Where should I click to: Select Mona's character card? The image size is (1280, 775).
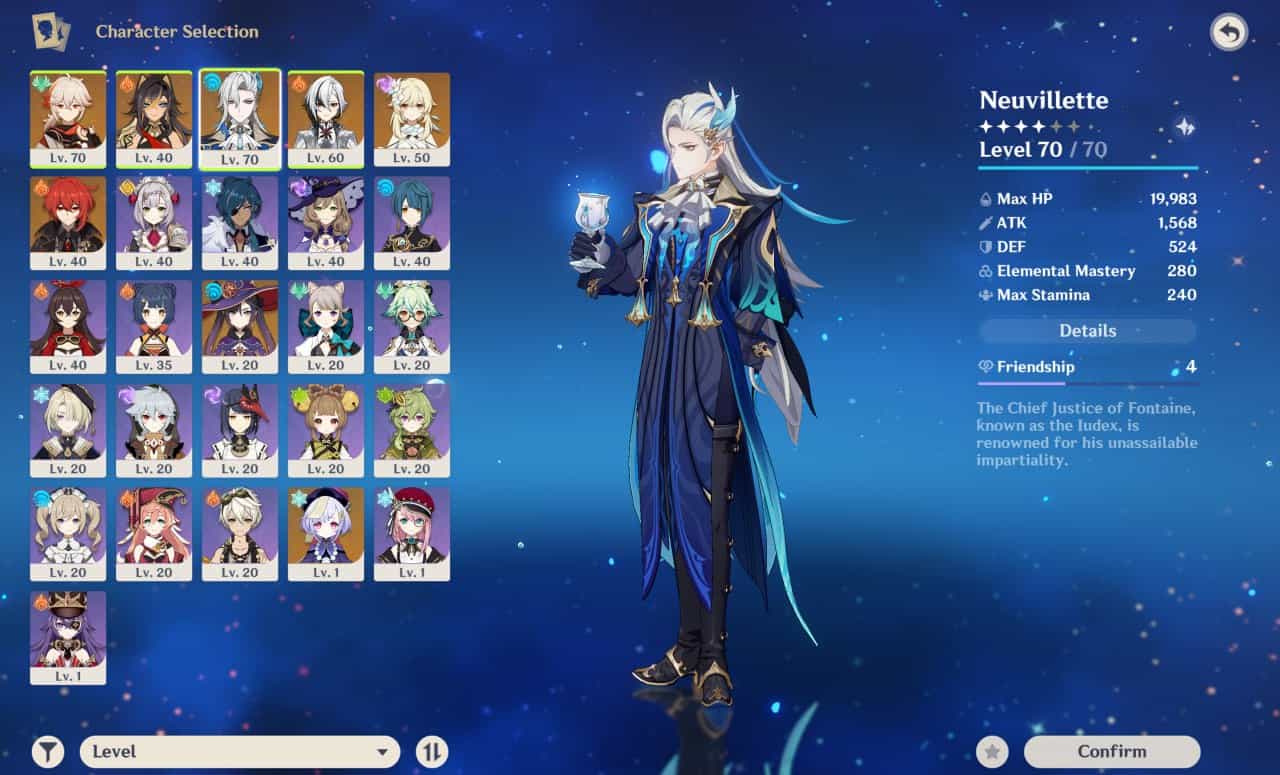[x=240, y=327]
